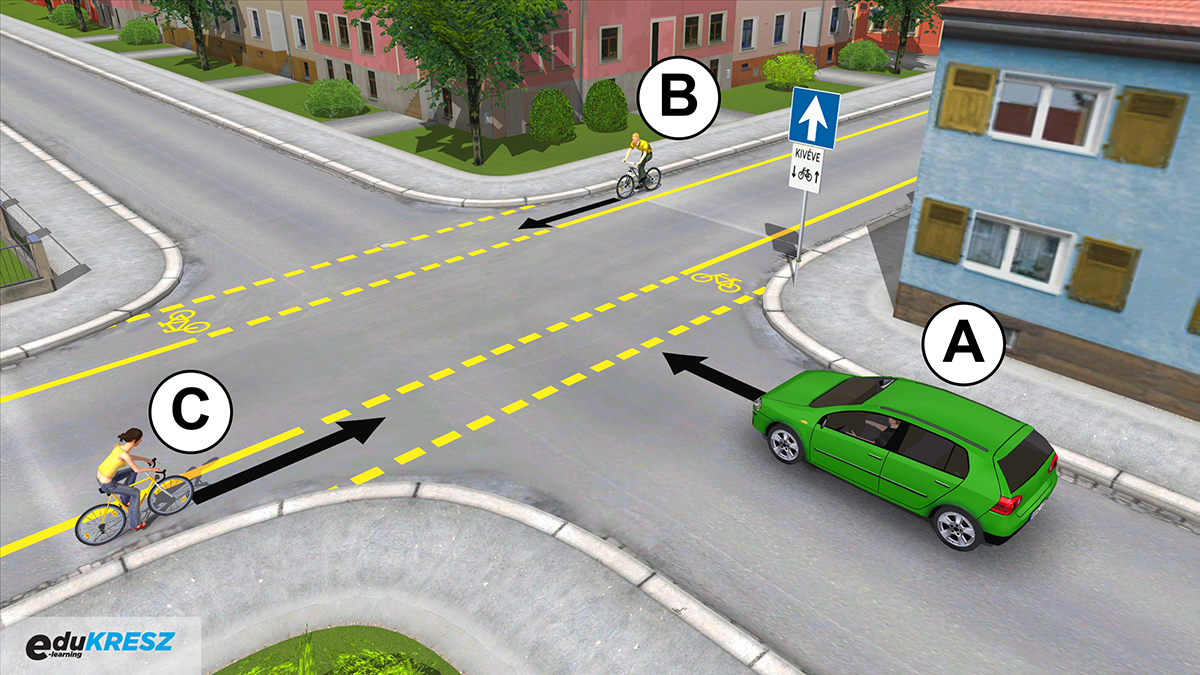Select the circled letter A marker

963,343
